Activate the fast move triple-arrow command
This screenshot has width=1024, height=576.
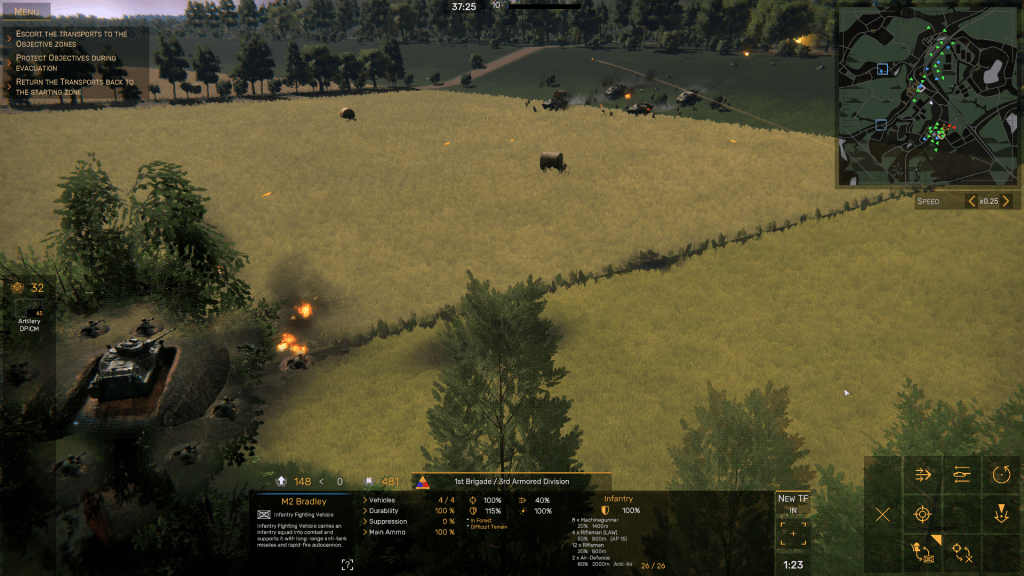point(923,475)
